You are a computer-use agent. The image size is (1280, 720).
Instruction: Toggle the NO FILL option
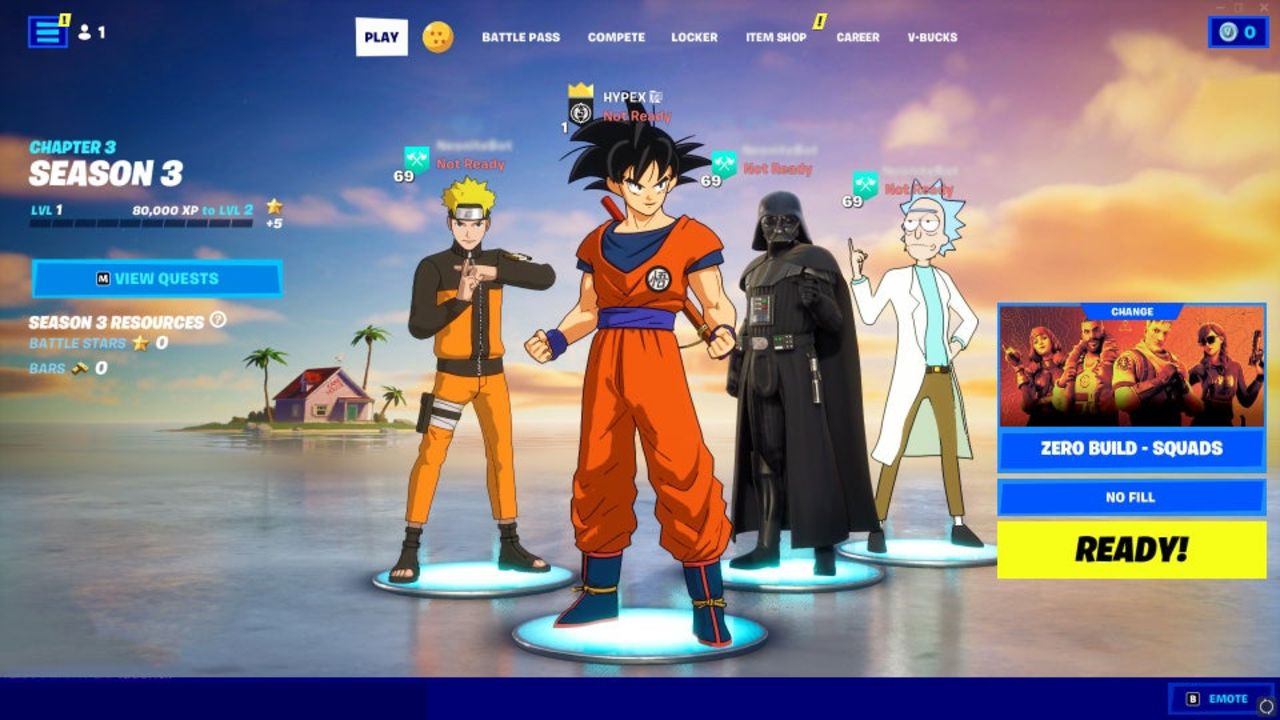1131,497
